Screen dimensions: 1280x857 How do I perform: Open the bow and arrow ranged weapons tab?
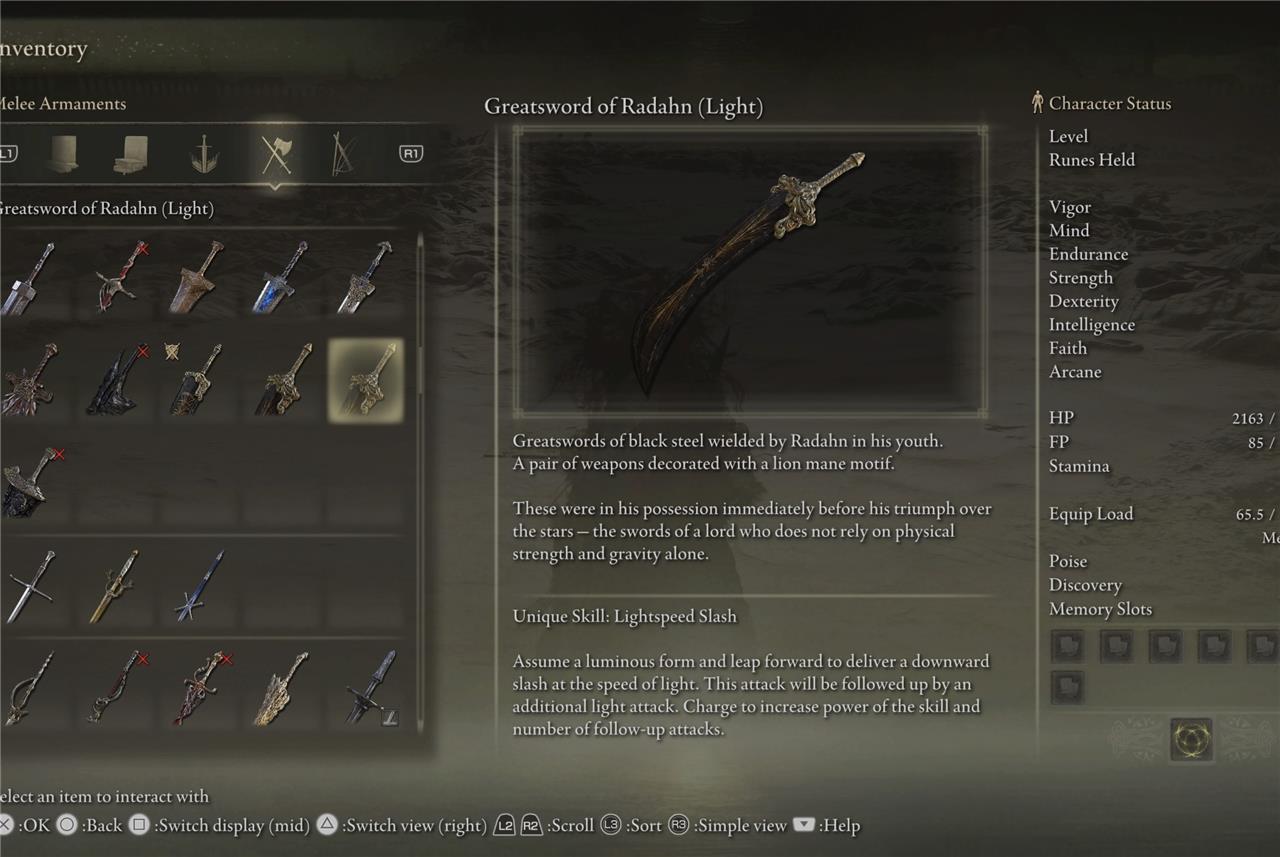click(343, 155)
